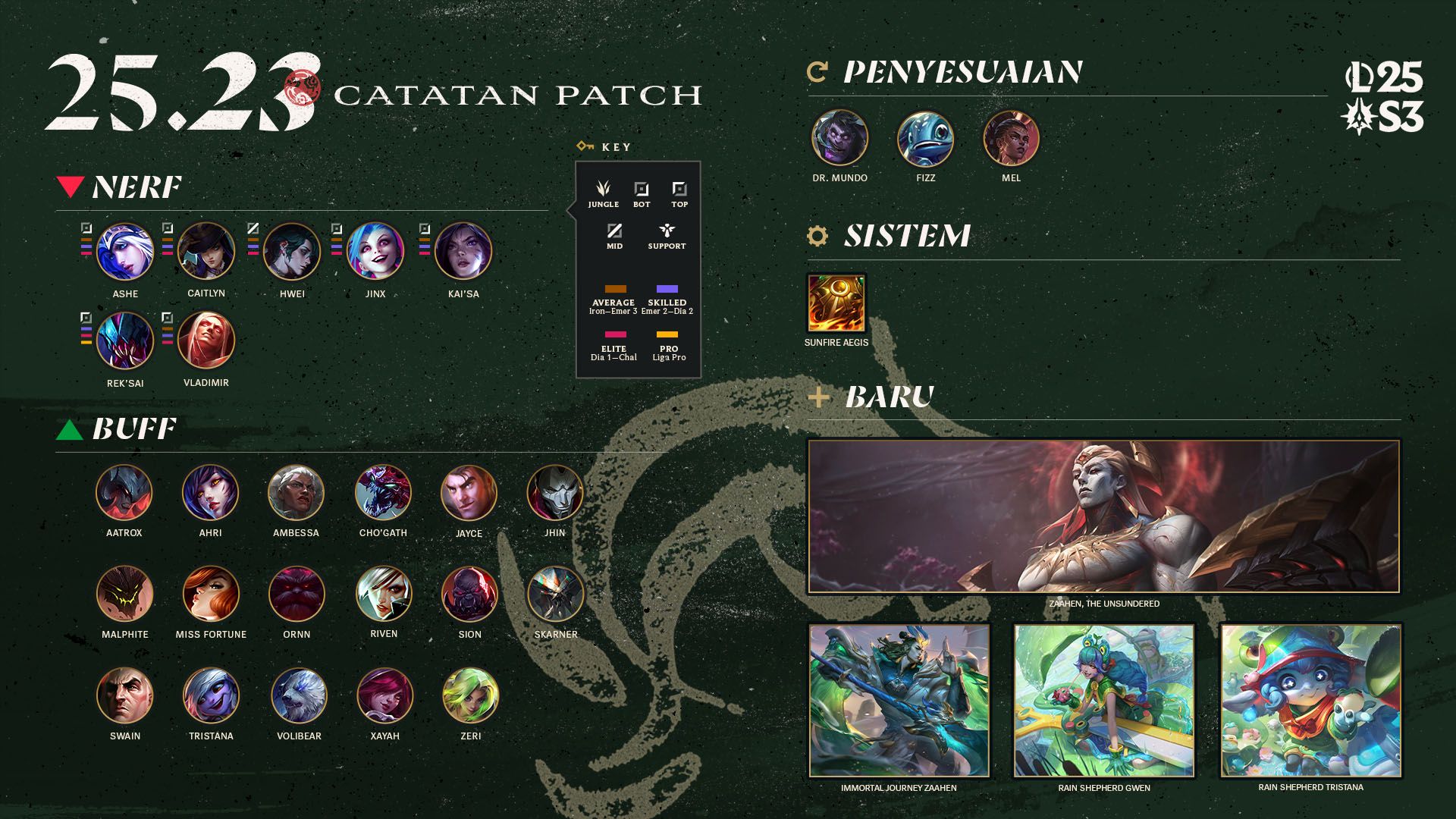Click the Vladimir champion portrait

tap(206, 340)
